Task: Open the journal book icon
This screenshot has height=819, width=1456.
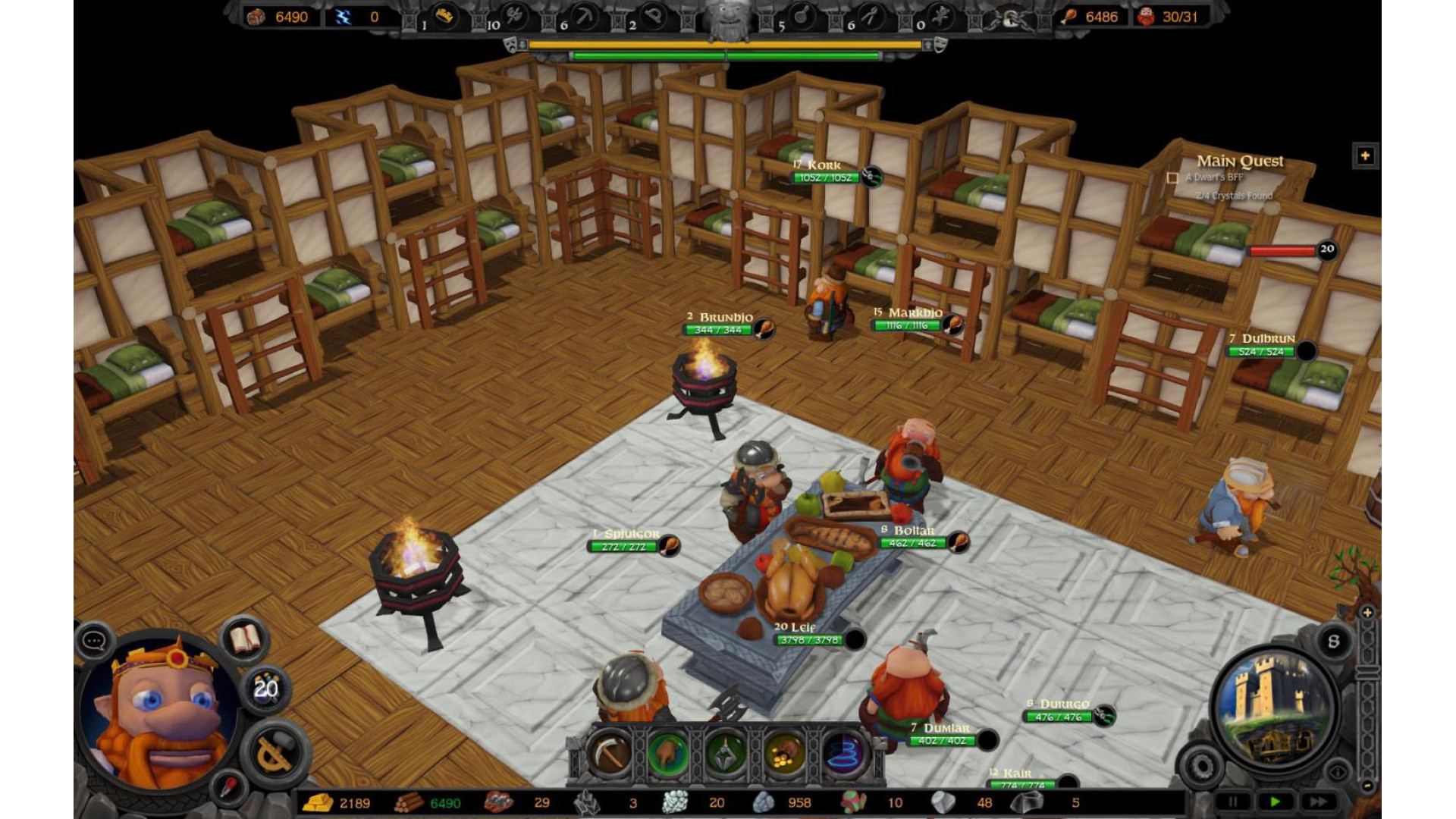Action: (245, 639)
